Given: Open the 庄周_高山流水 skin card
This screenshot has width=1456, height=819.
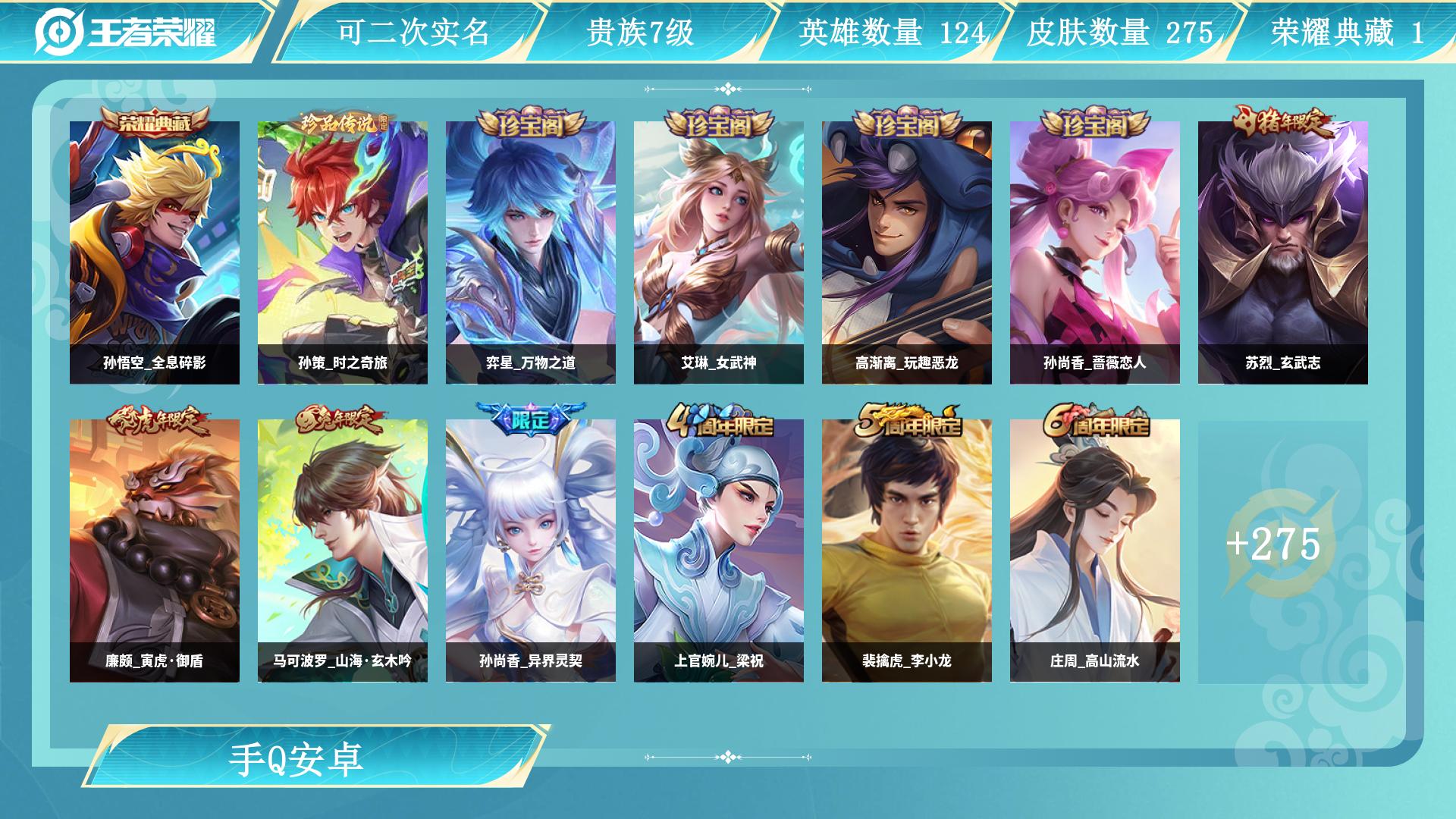Looking at the screenshot, I should pyautogui.click(x=1095, y=551).
